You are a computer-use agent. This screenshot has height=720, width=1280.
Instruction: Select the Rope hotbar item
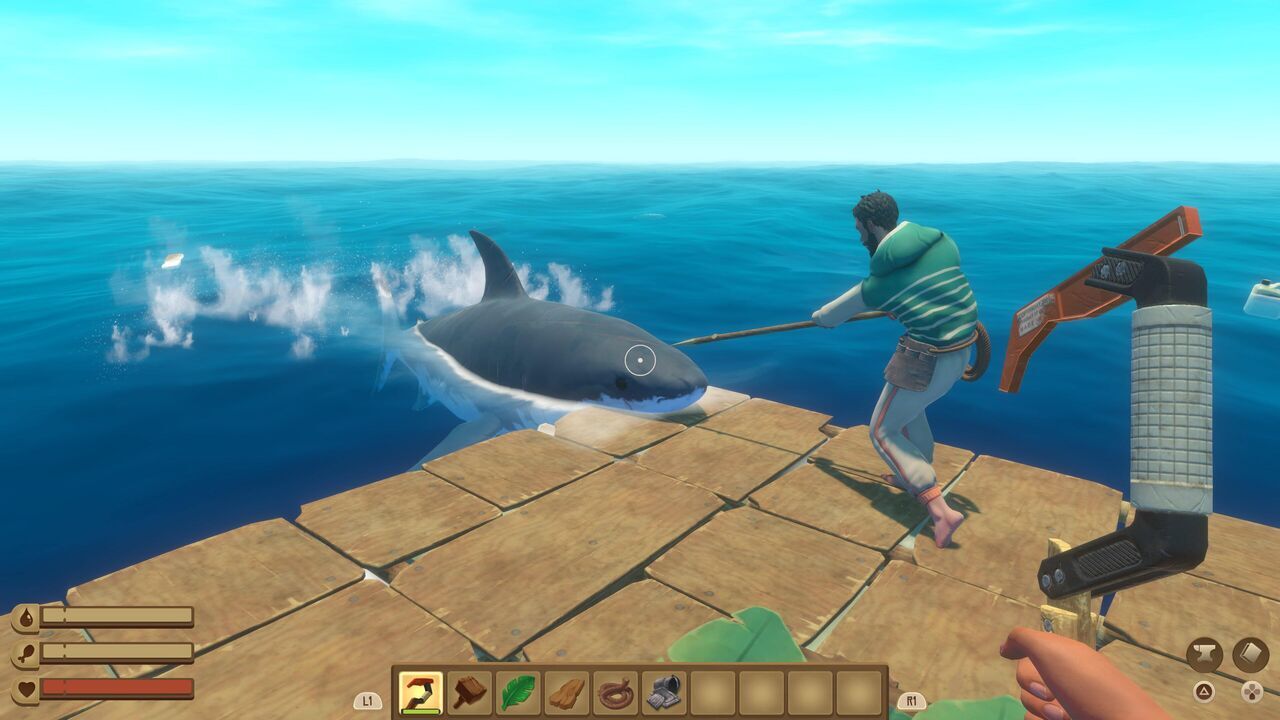pyautogui.click(x=614, y=692)
